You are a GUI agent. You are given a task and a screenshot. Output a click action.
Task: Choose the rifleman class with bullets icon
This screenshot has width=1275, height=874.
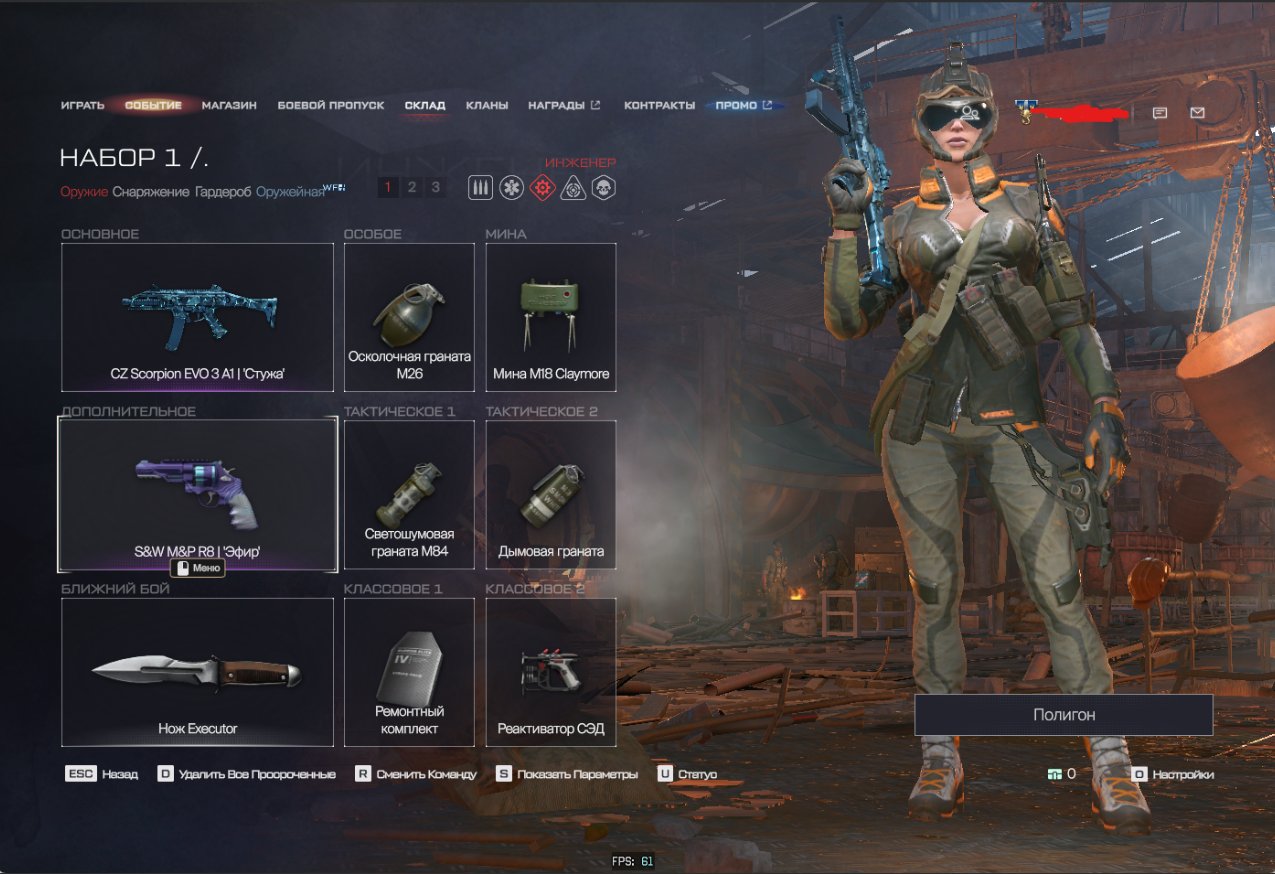480,187
